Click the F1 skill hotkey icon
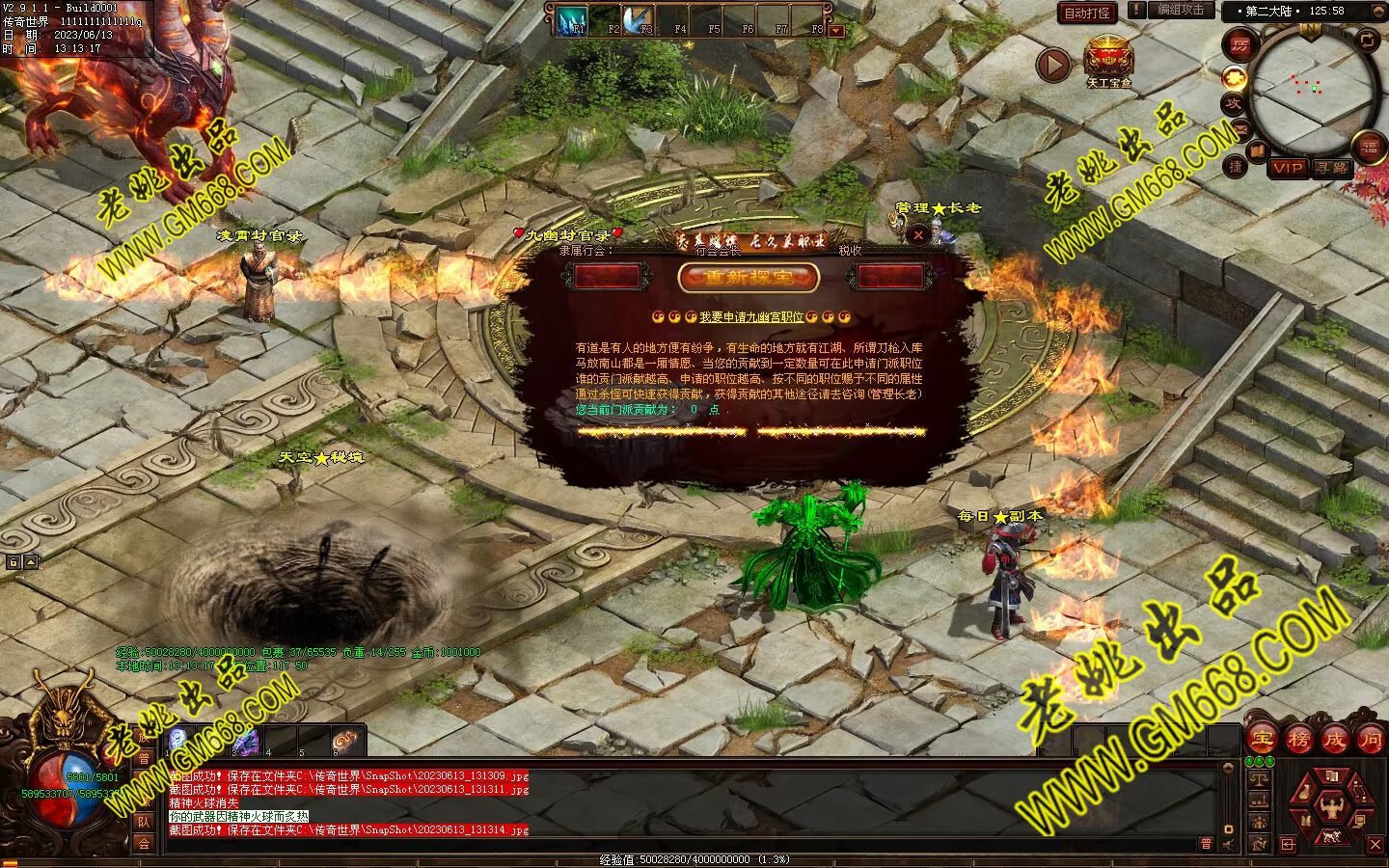This screenshot has width=1389, height=868. click(x=574, y=19)
